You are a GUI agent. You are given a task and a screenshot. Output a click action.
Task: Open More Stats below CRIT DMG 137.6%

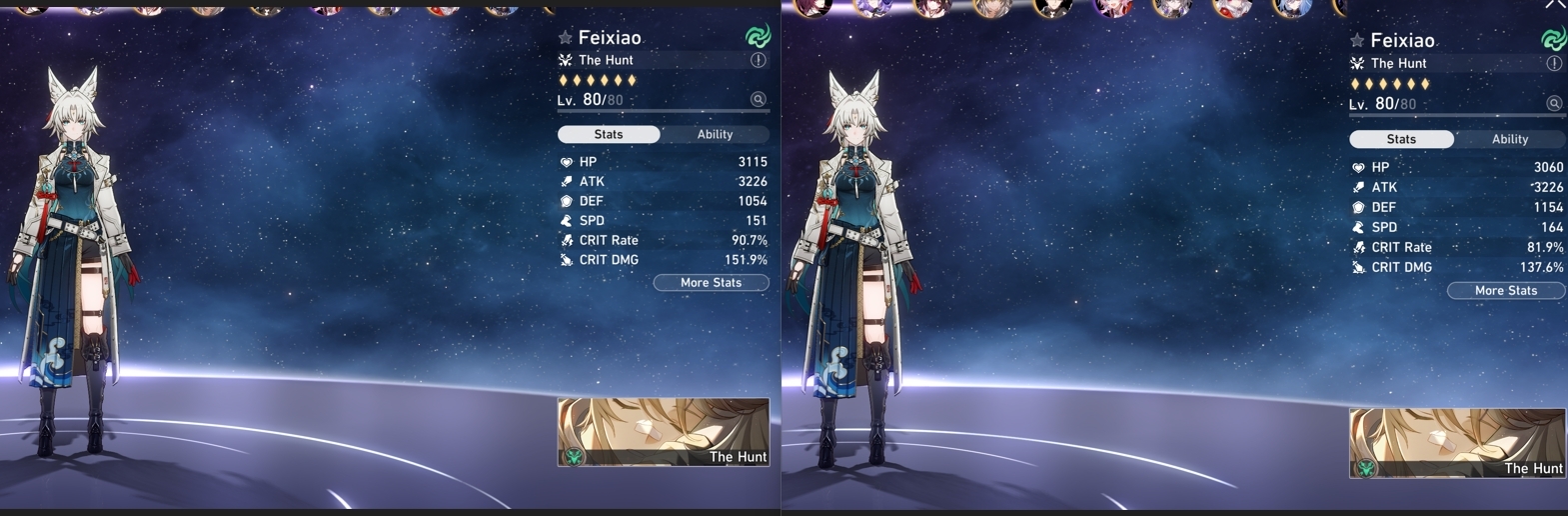click(1505, 291)
